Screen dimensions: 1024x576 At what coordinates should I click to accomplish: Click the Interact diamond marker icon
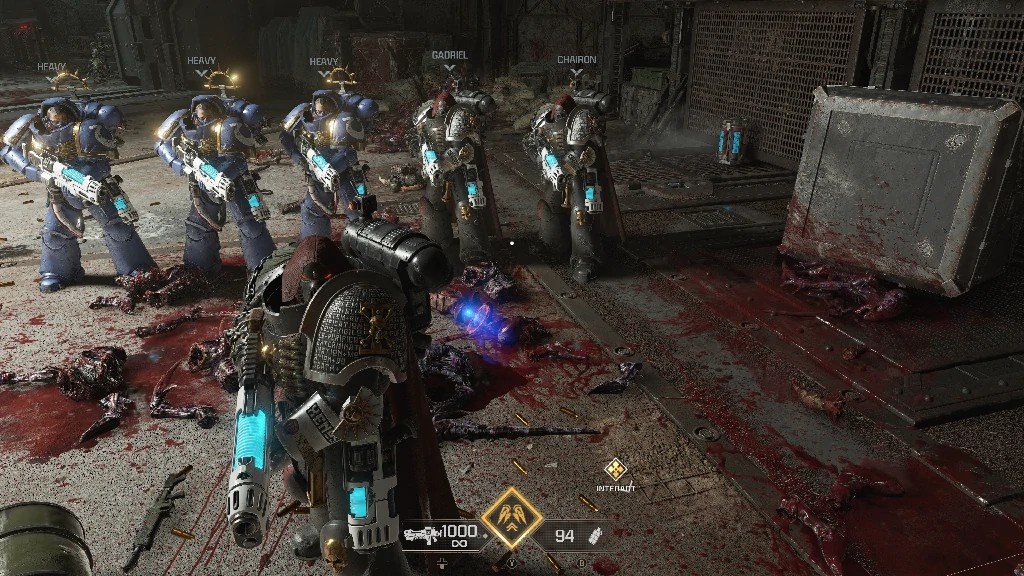click(x=614, y=470)
